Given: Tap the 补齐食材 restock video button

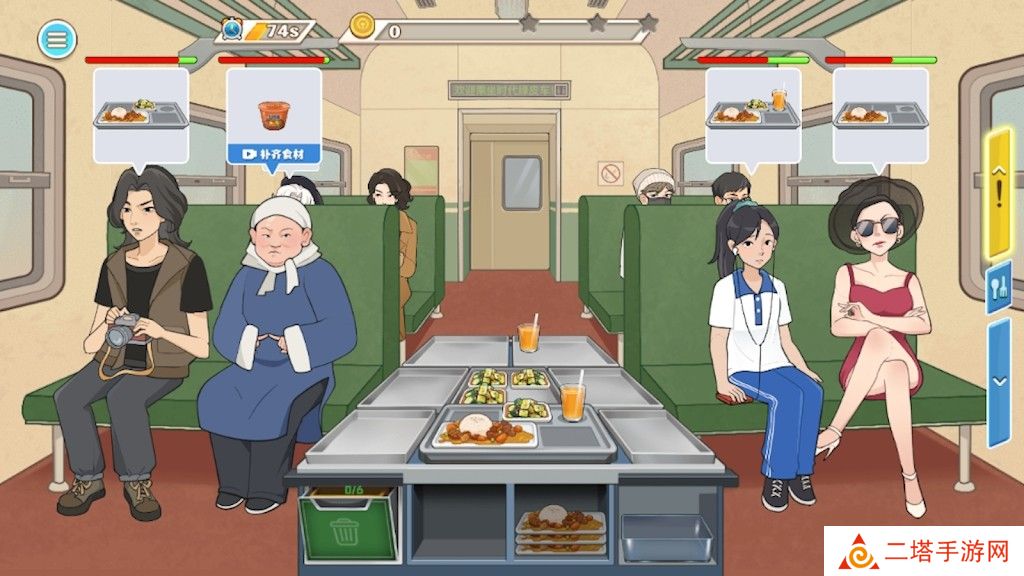Looking at the screenshot, I should point(273,154).
